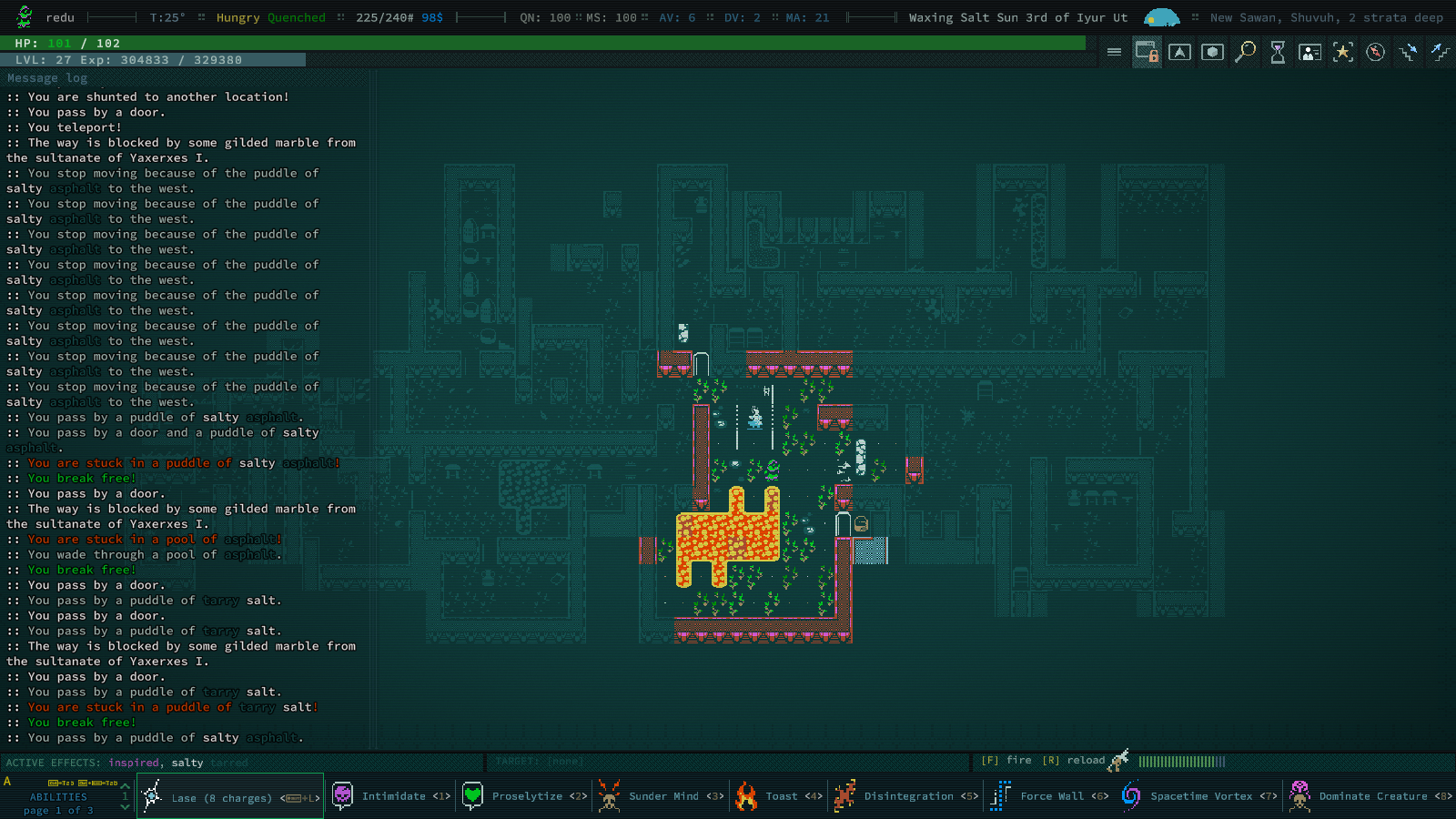
Task: Use Dominate Creature ability
Action: coord(1370,796)
